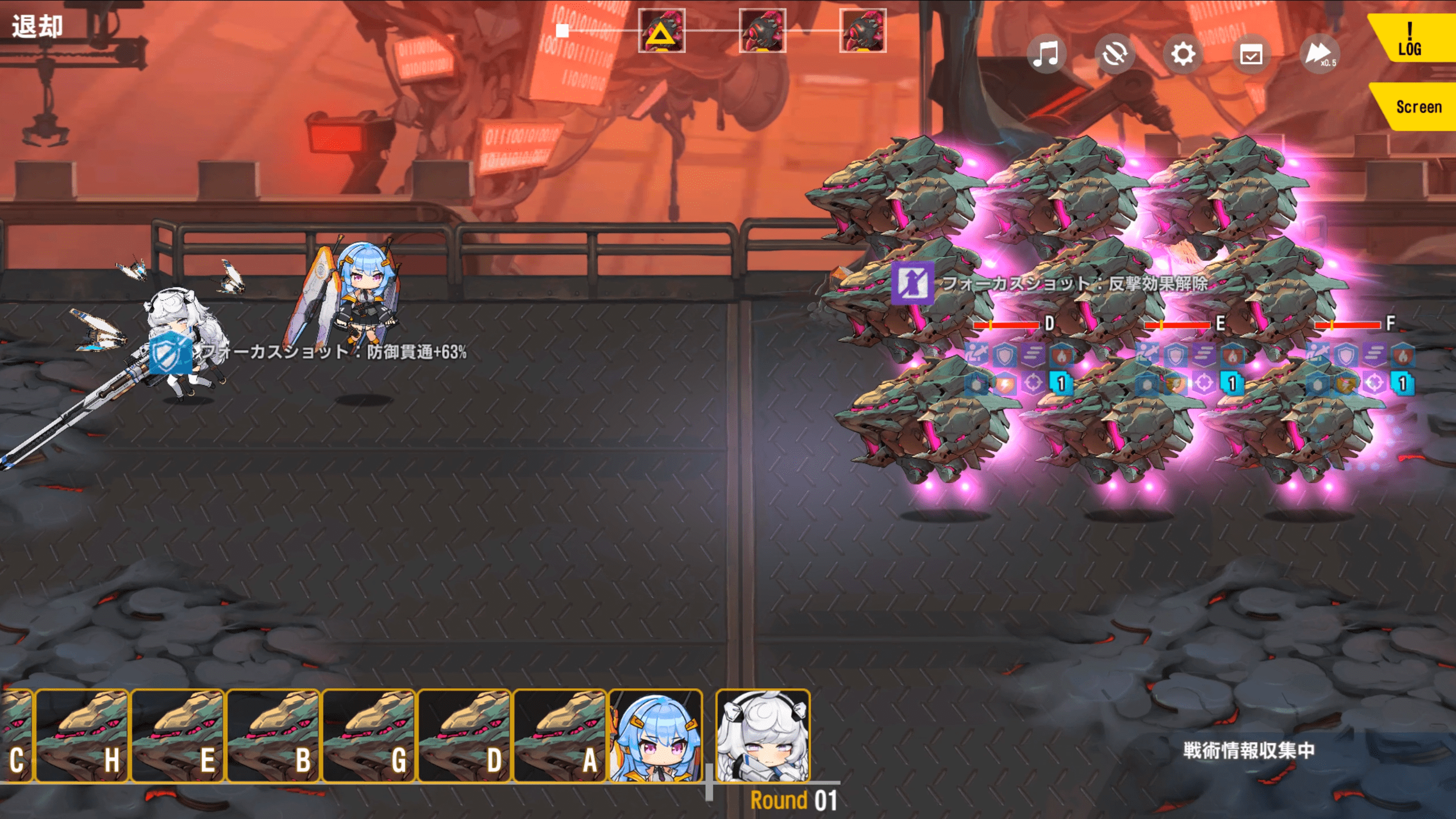
Task: Open the checkmark window icon
Action: coord(1251,55)
